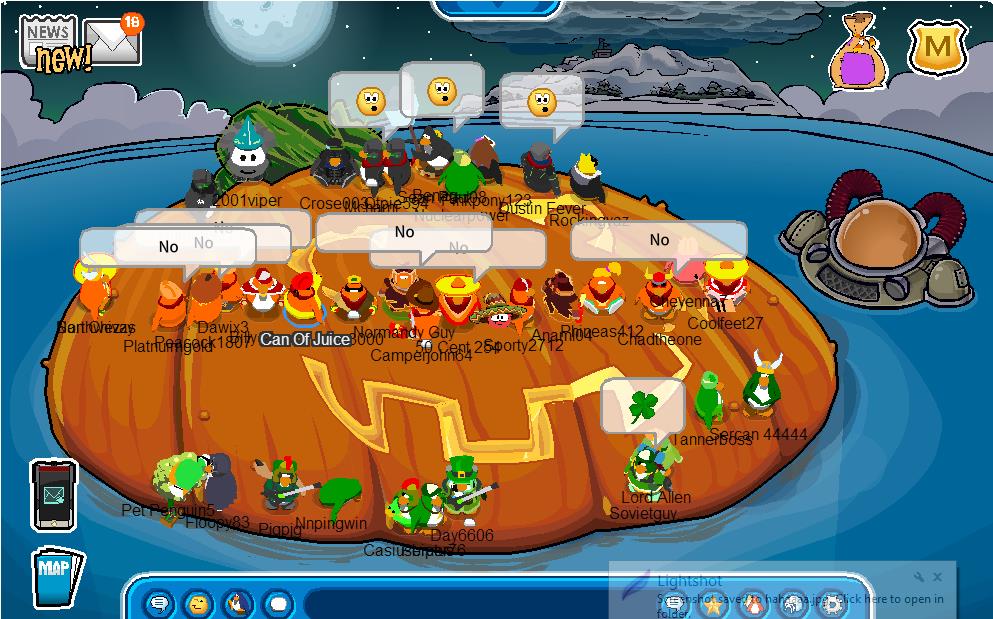993x619 pixels.
Task: Open the settings gear on the toolbar
Action: (x=832, y=605)
